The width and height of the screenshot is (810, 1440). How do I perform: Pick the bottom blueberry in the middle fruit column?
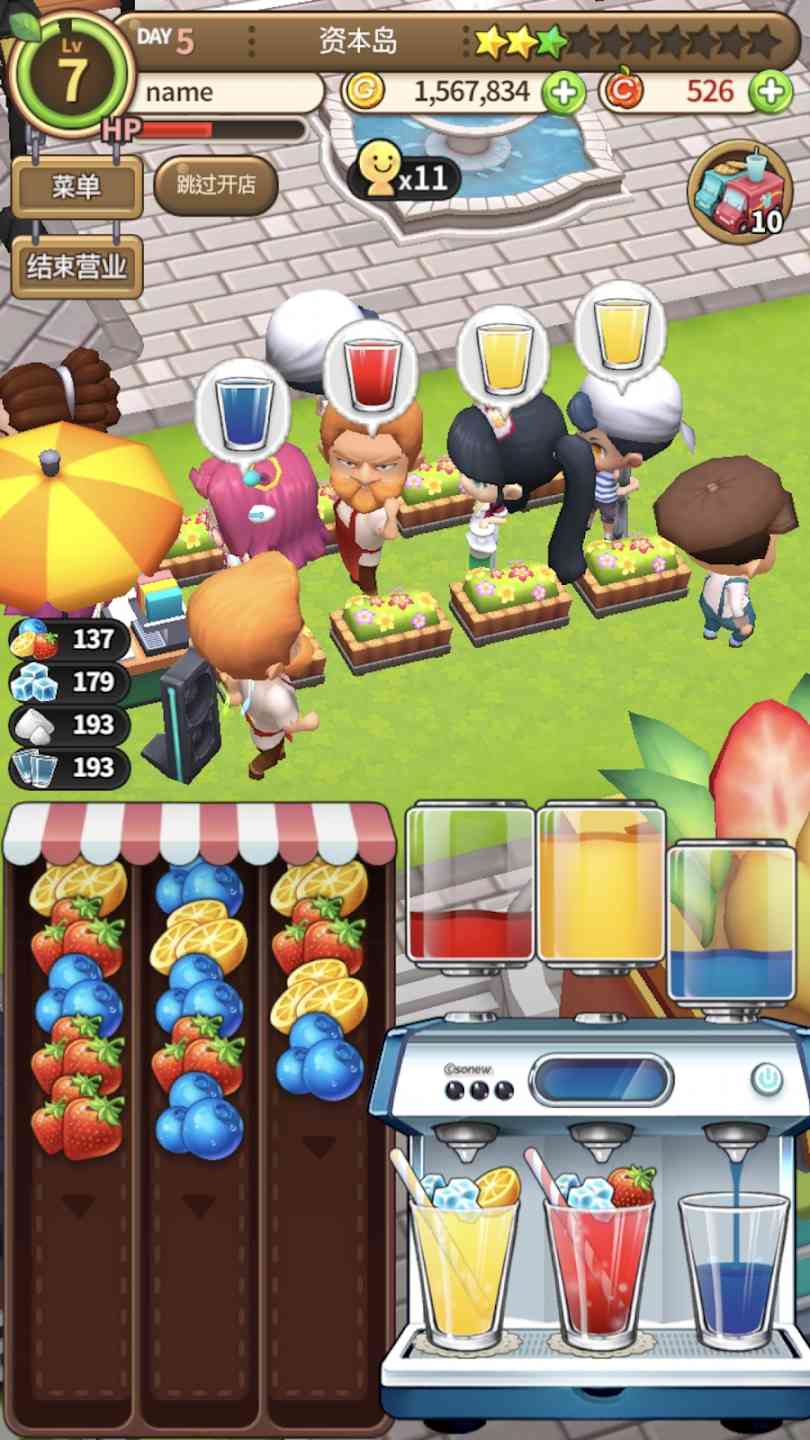[200, 1128]
